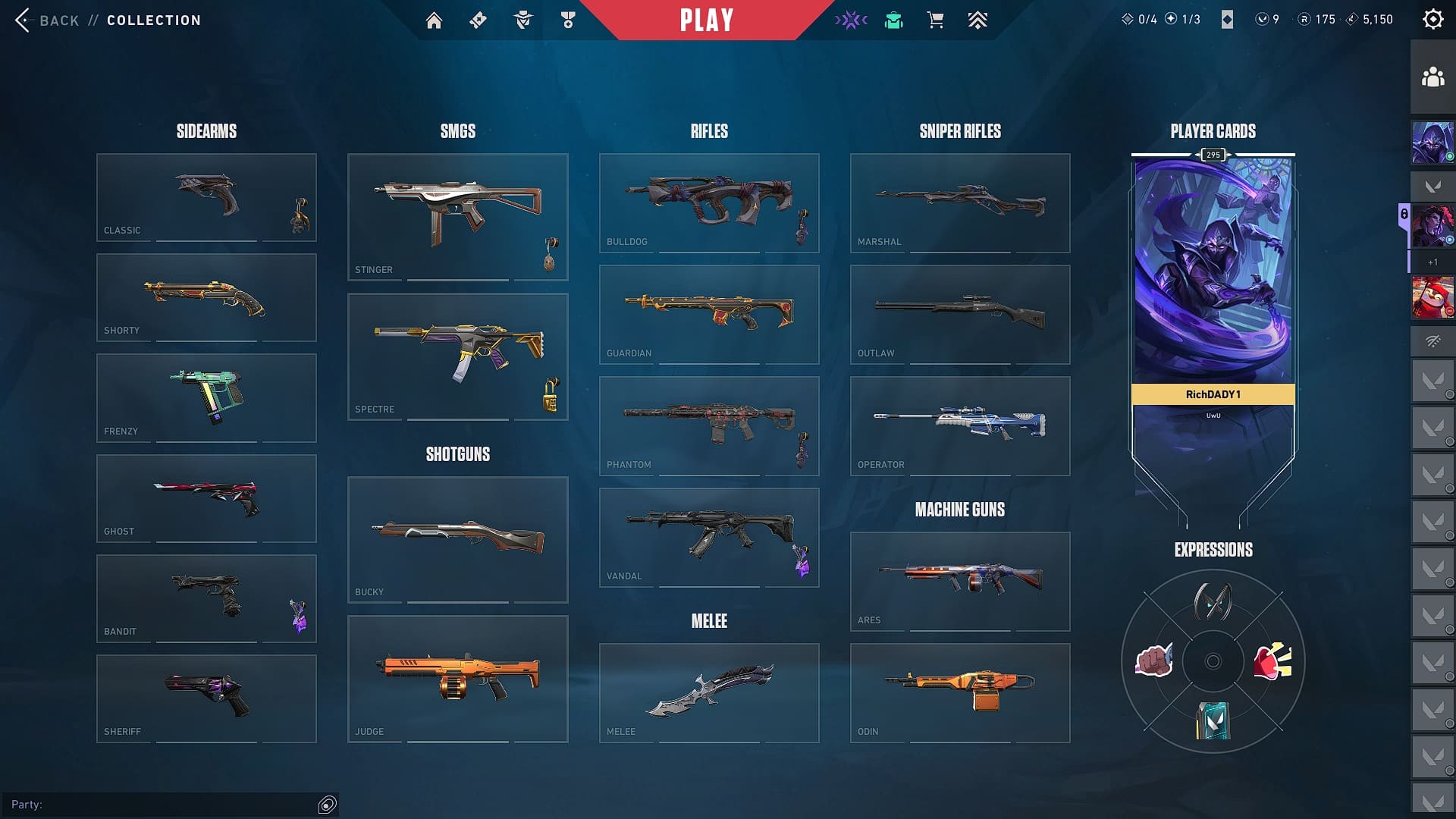Open the Battlepass ticket icon
Viewport: 1456px width, 819px height.
[x=478, y=20]
